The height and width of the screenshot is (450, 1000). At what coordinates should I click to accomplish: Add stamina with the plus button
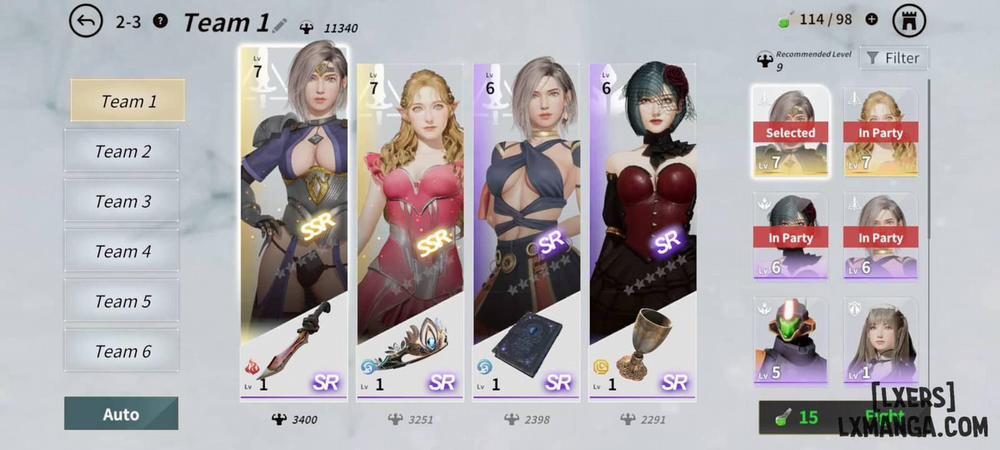coord(871,19)
